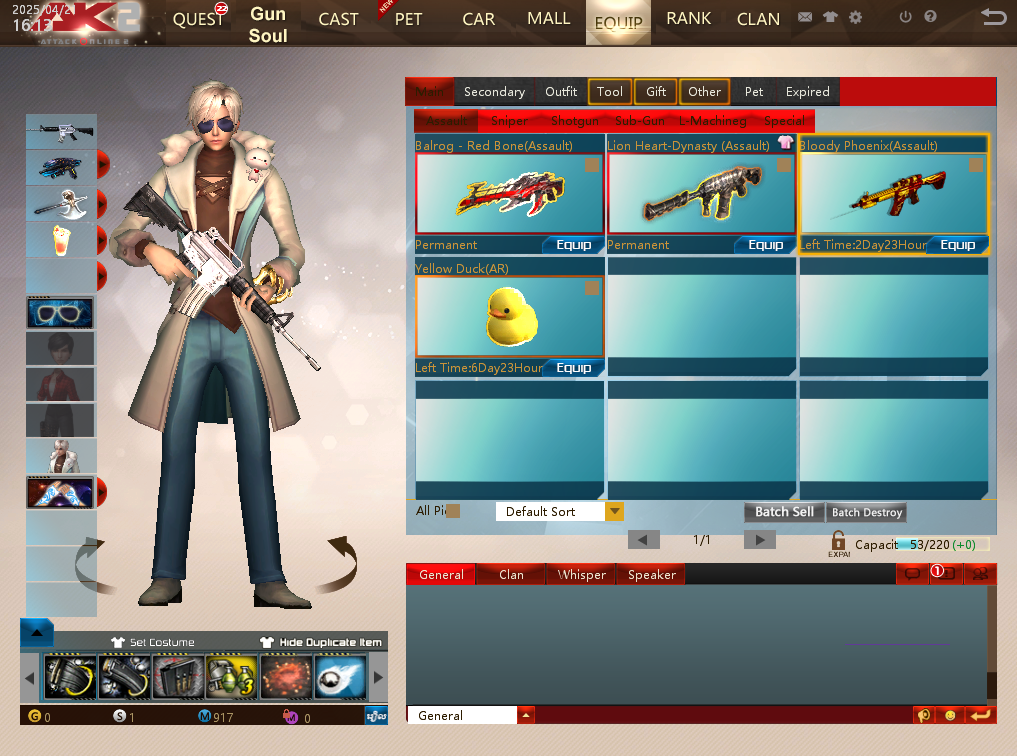Click the Batch Destroy button
1017x756 pixels.
pyautogui.click(x=867, y=512)
